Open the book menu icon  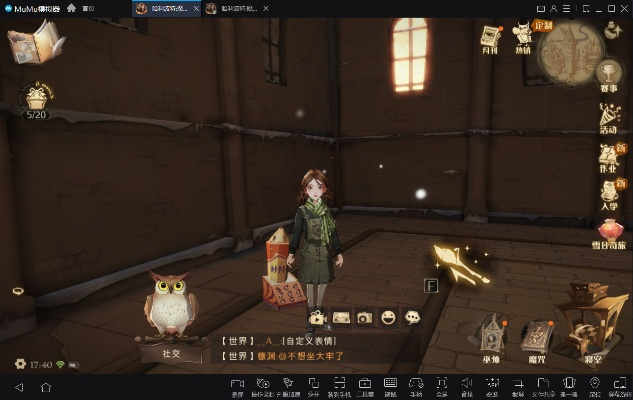pyautogui.click(x=34, y=43)
